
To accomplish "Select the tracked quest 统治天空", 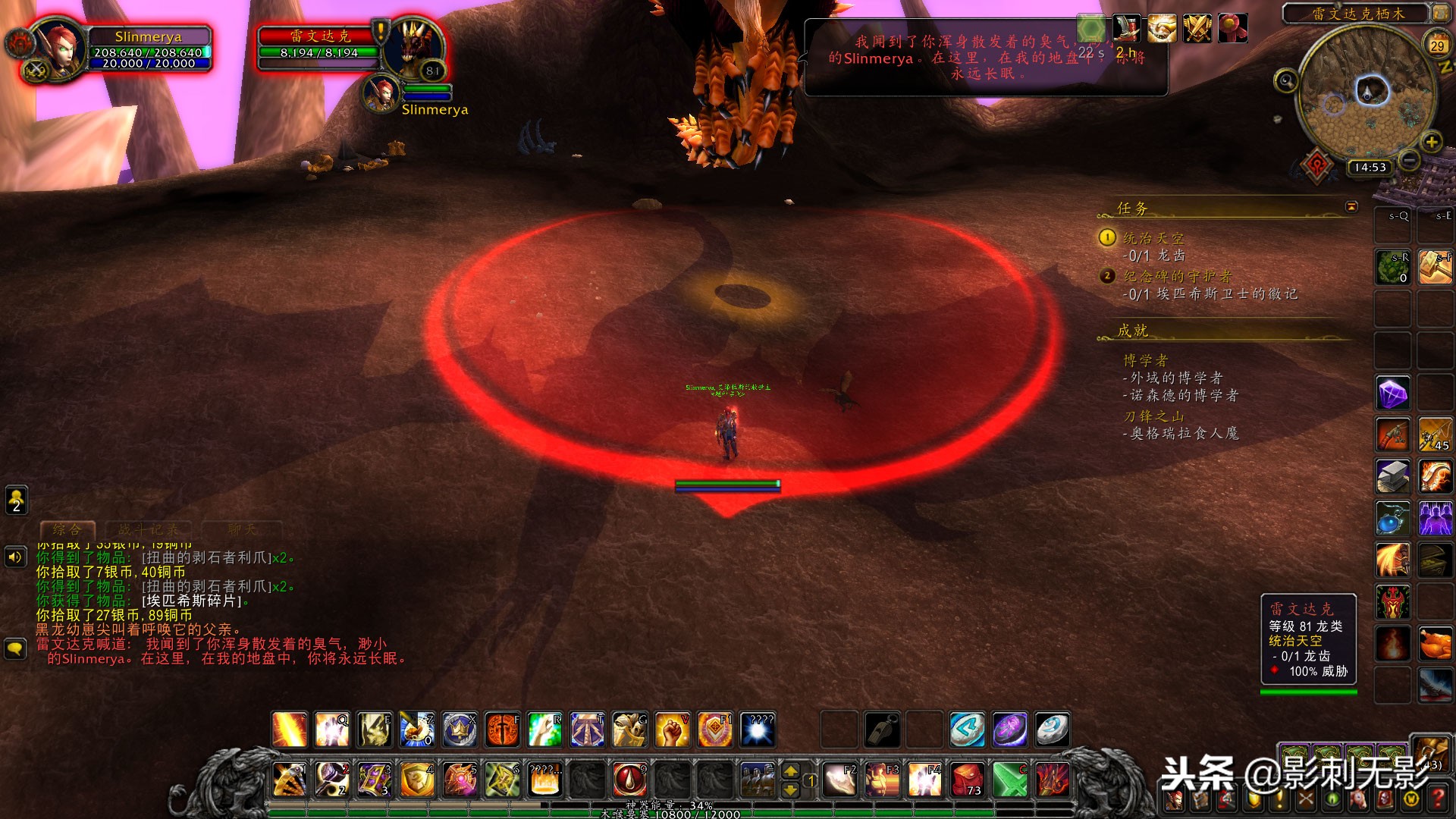I will coord(1153,238).
